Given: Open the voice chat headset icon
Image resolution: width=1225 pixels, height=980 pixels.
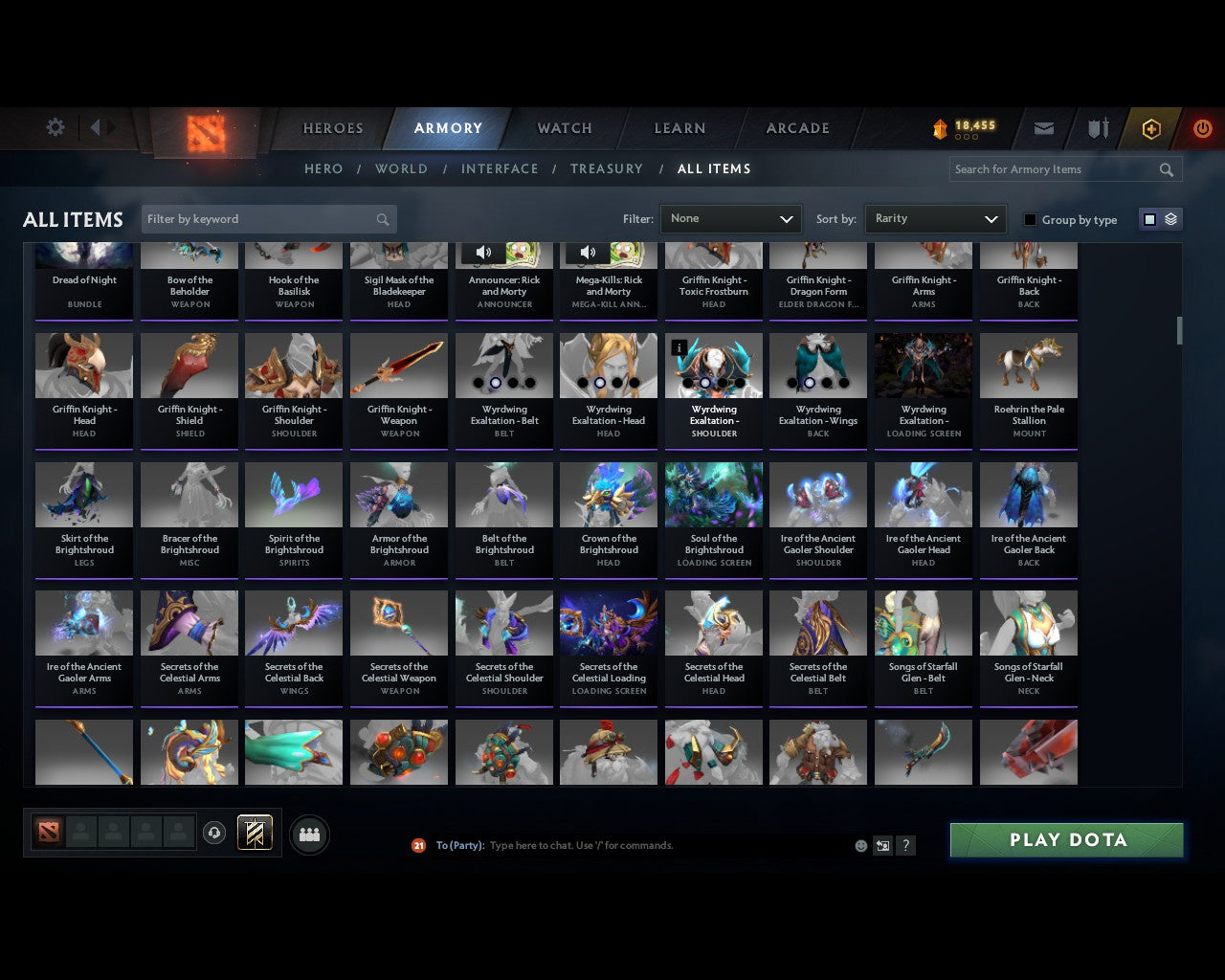Looking at the screenshot, I should pyautogui.click(x=214, y=833).
